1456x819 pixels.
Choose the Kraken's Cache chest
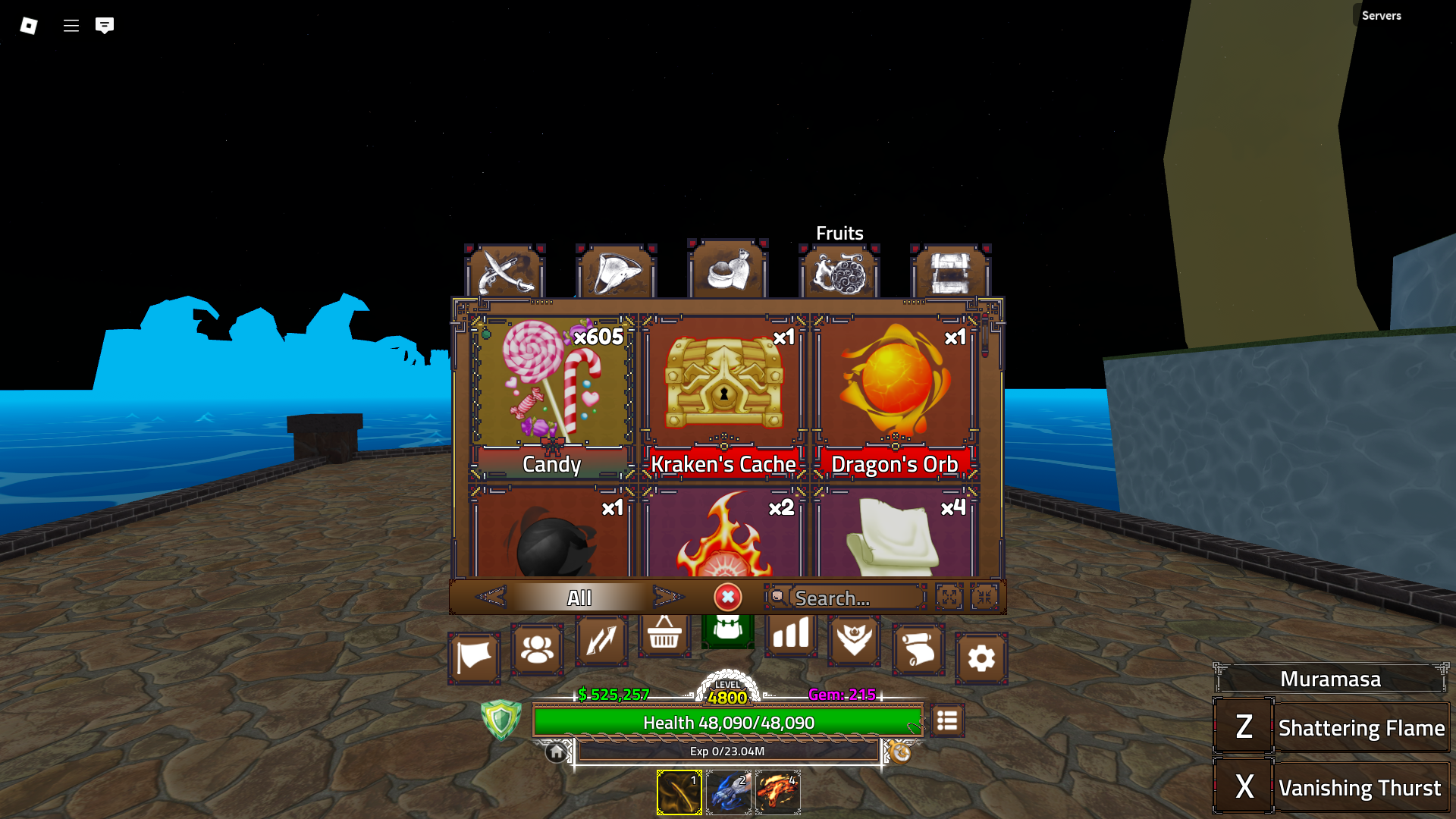point(723,396)
